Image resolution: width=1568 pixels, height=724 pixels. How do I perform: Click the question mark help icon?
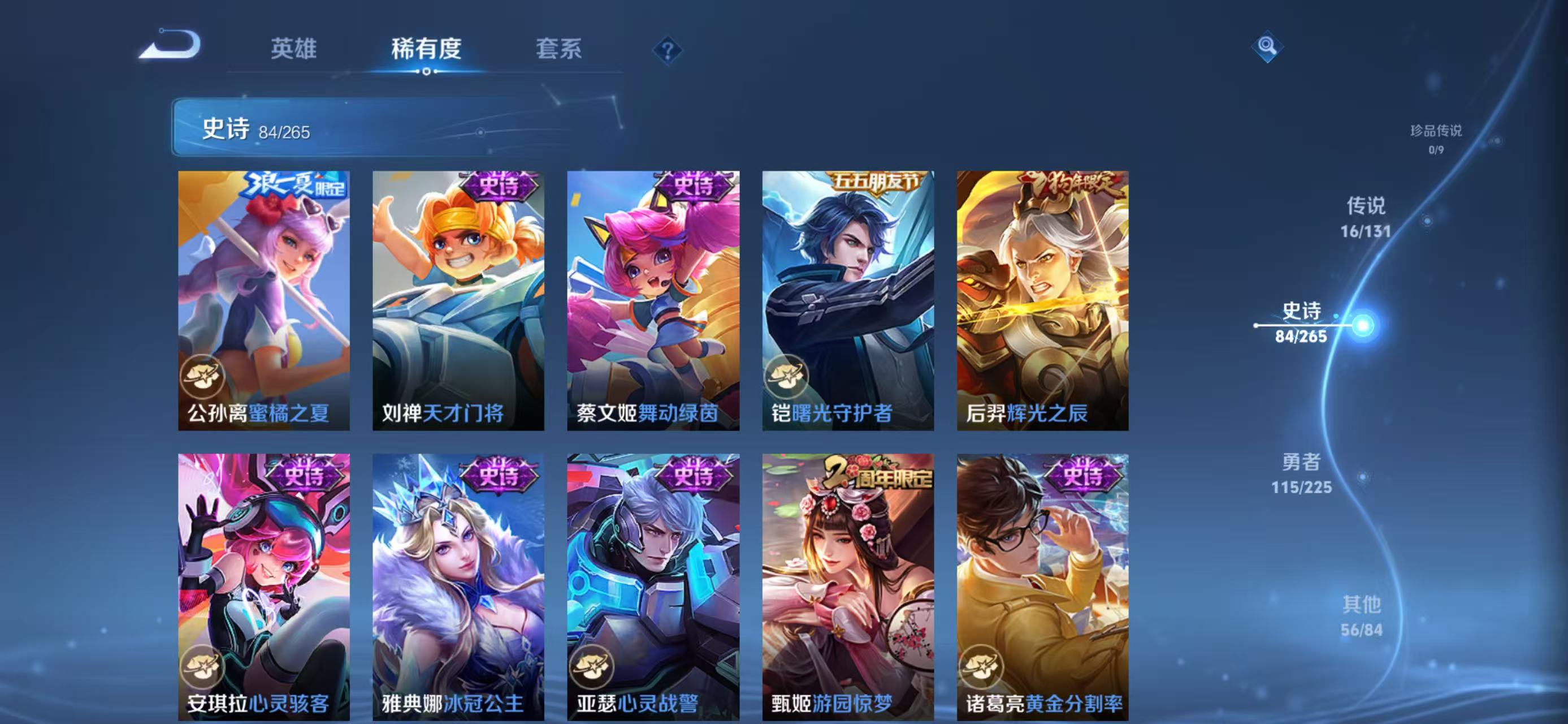667,50
